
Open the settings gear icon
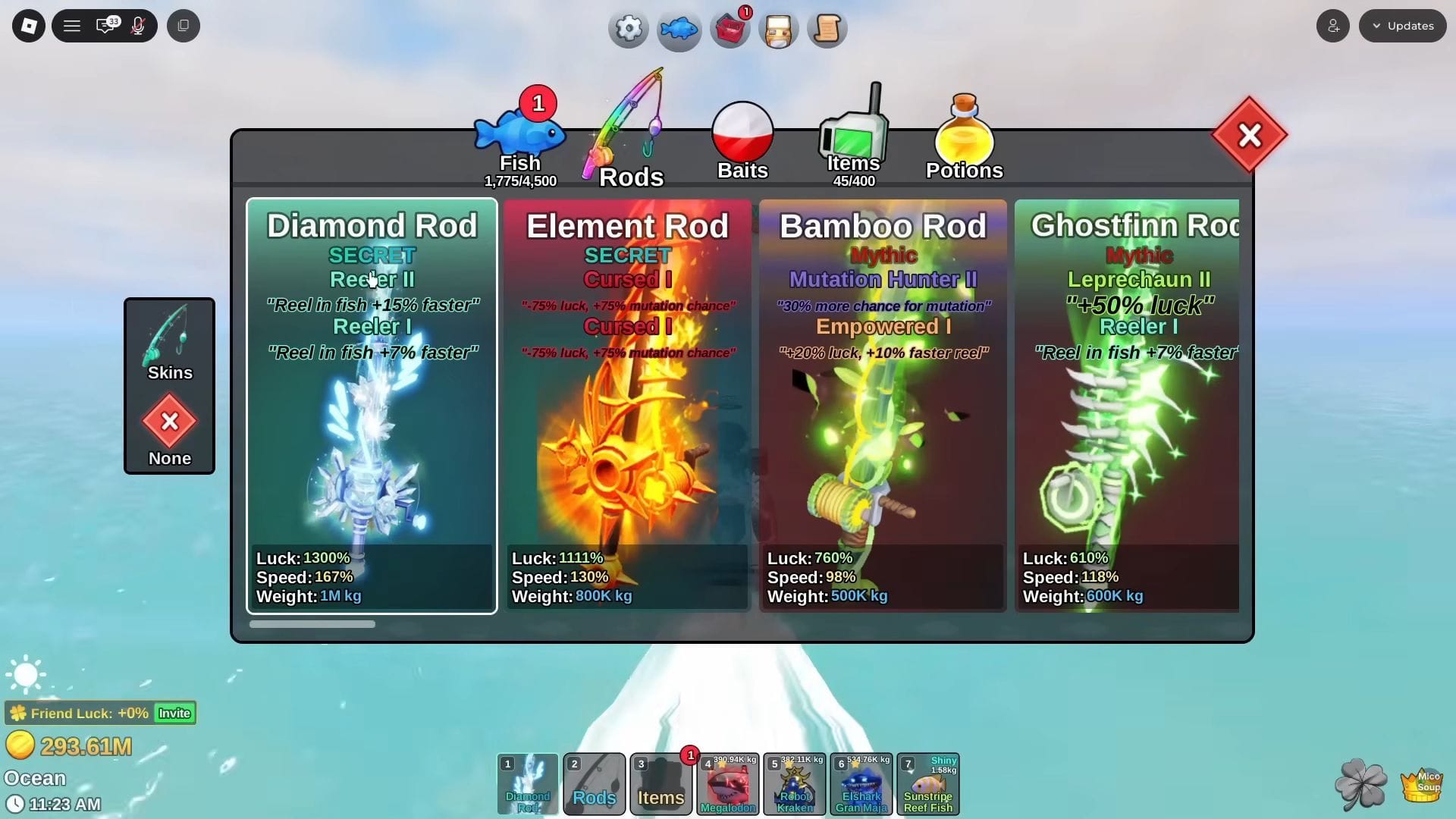click(628, 29)
